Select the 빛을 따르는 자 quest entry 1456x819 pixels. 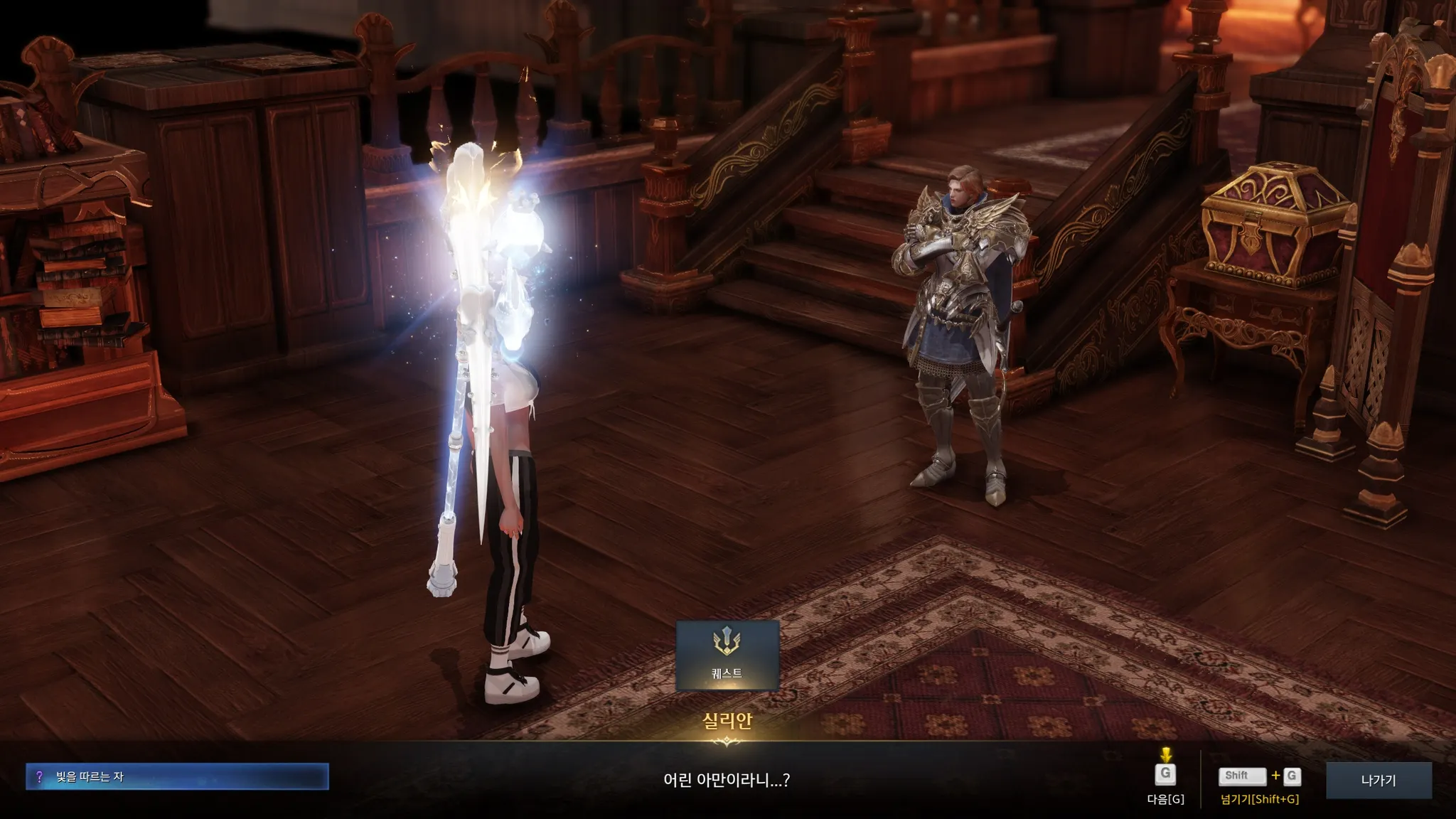(x=177, y=777)
